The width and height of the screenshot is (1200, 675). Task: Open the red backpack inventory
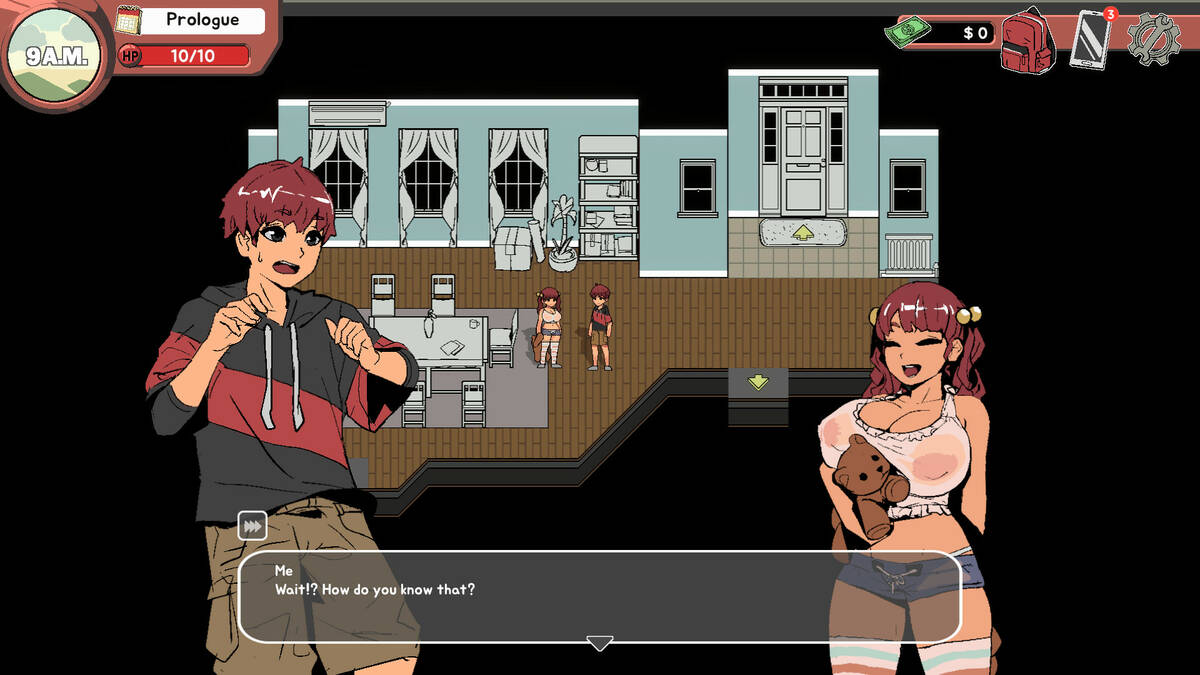click(x=1029, y=41)
